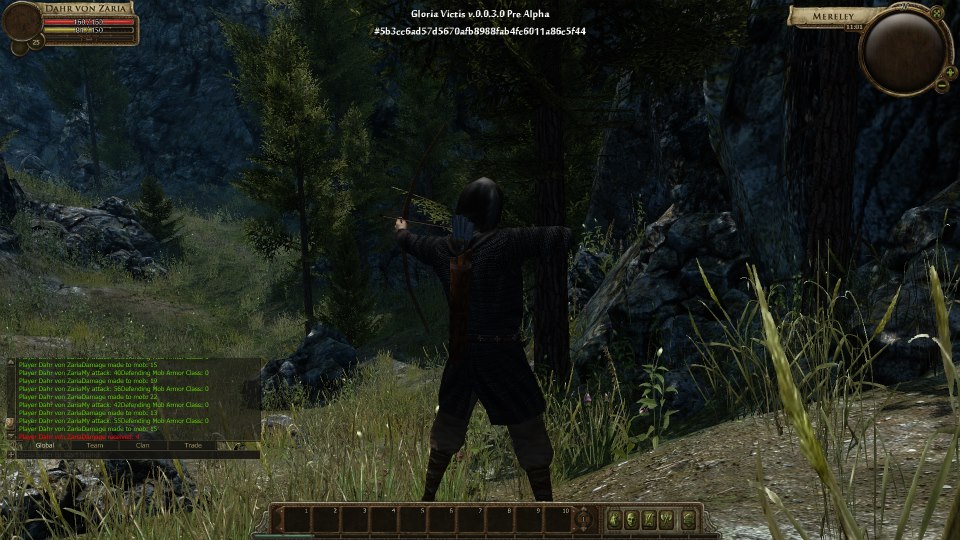The height and width of the screenshot is (540, 960).
Task: Click the circular minimap
Action: [x=904, y=51]
